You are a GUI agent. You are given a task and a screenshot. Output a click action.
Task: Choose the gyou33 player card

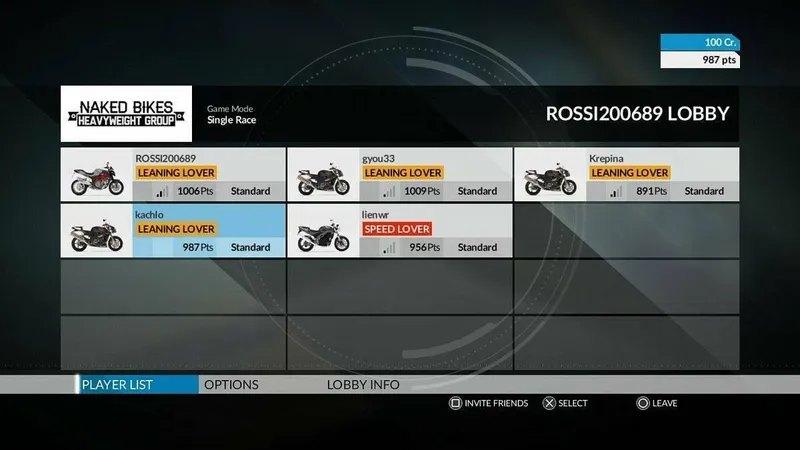[399, 175]
